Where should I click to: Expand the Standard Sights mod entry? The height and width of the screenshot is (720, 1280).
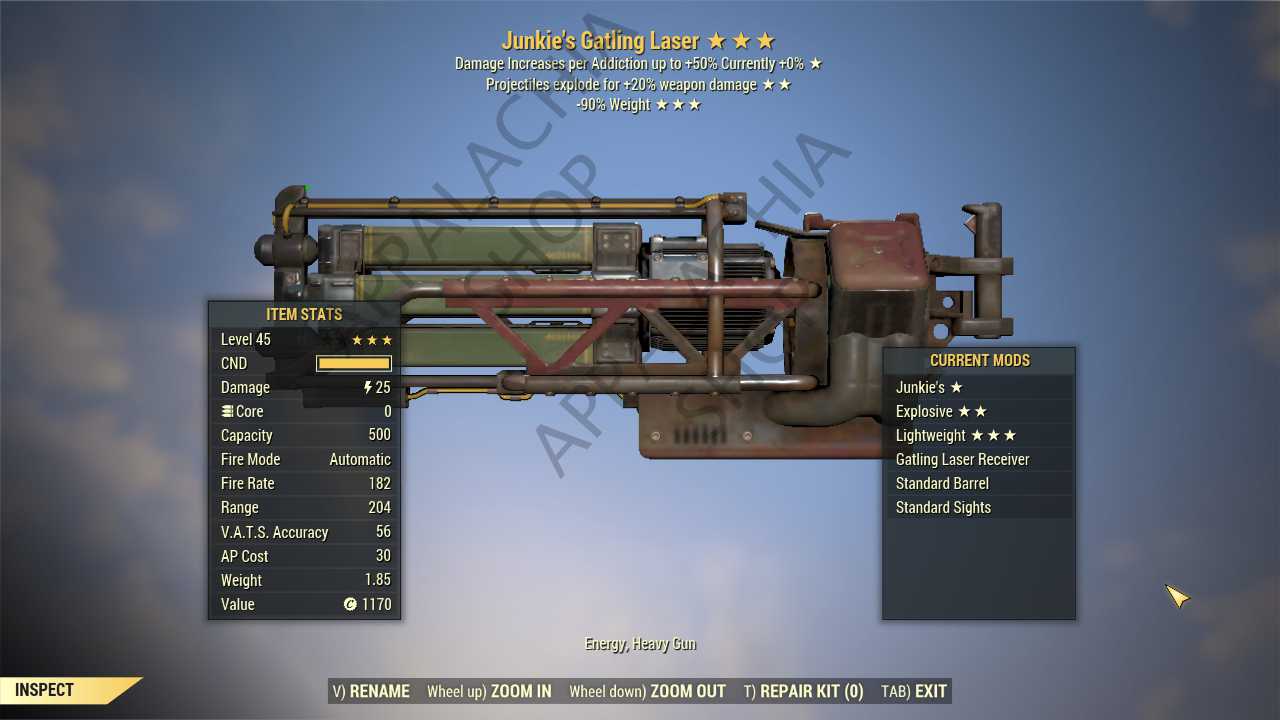pyautogui.click(x=943, y=507)
